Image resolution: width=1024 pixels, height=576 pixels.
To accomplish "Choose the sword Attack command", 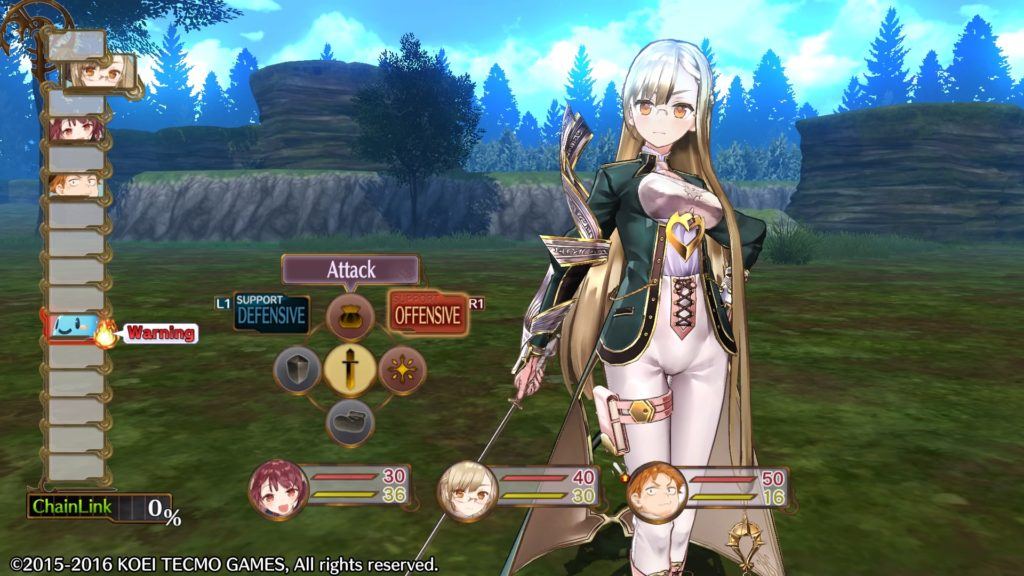I will pos(350,370).
